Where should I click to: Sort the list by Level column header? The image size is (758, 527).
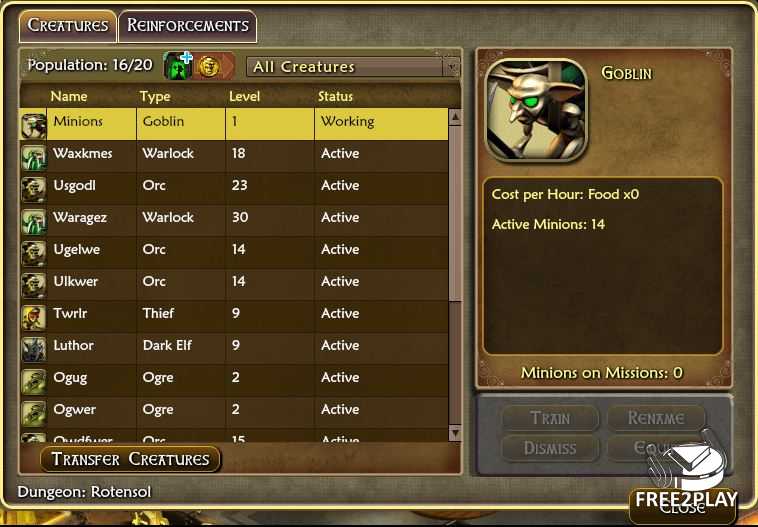click(244, 97)
